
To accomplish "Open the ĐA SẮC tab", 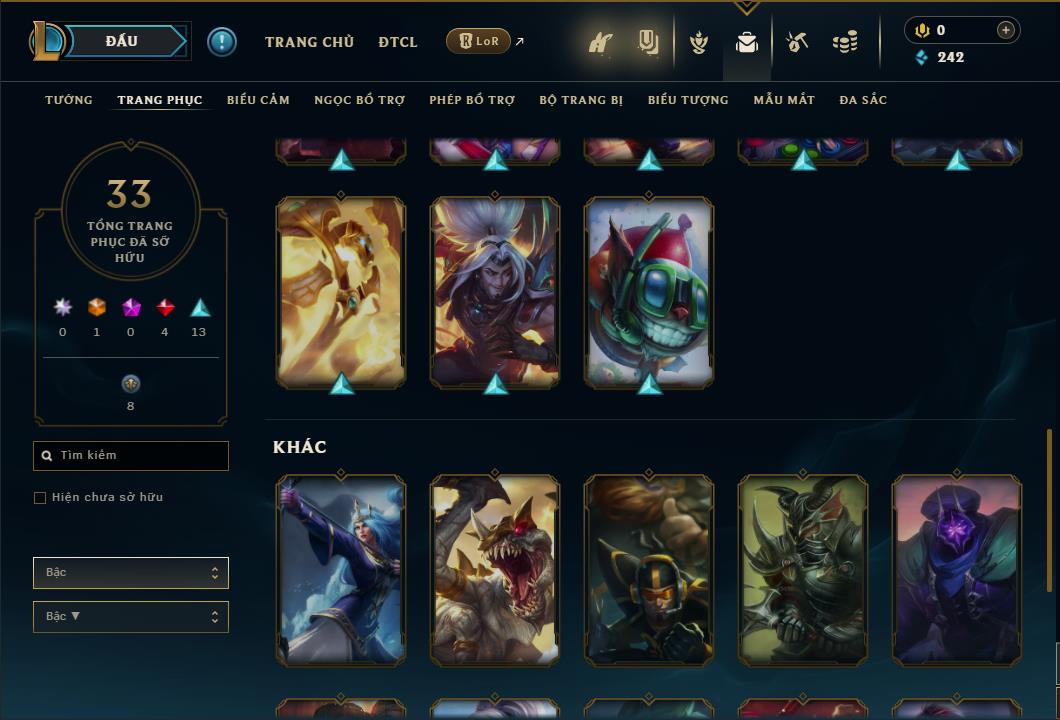I will 863,100.
